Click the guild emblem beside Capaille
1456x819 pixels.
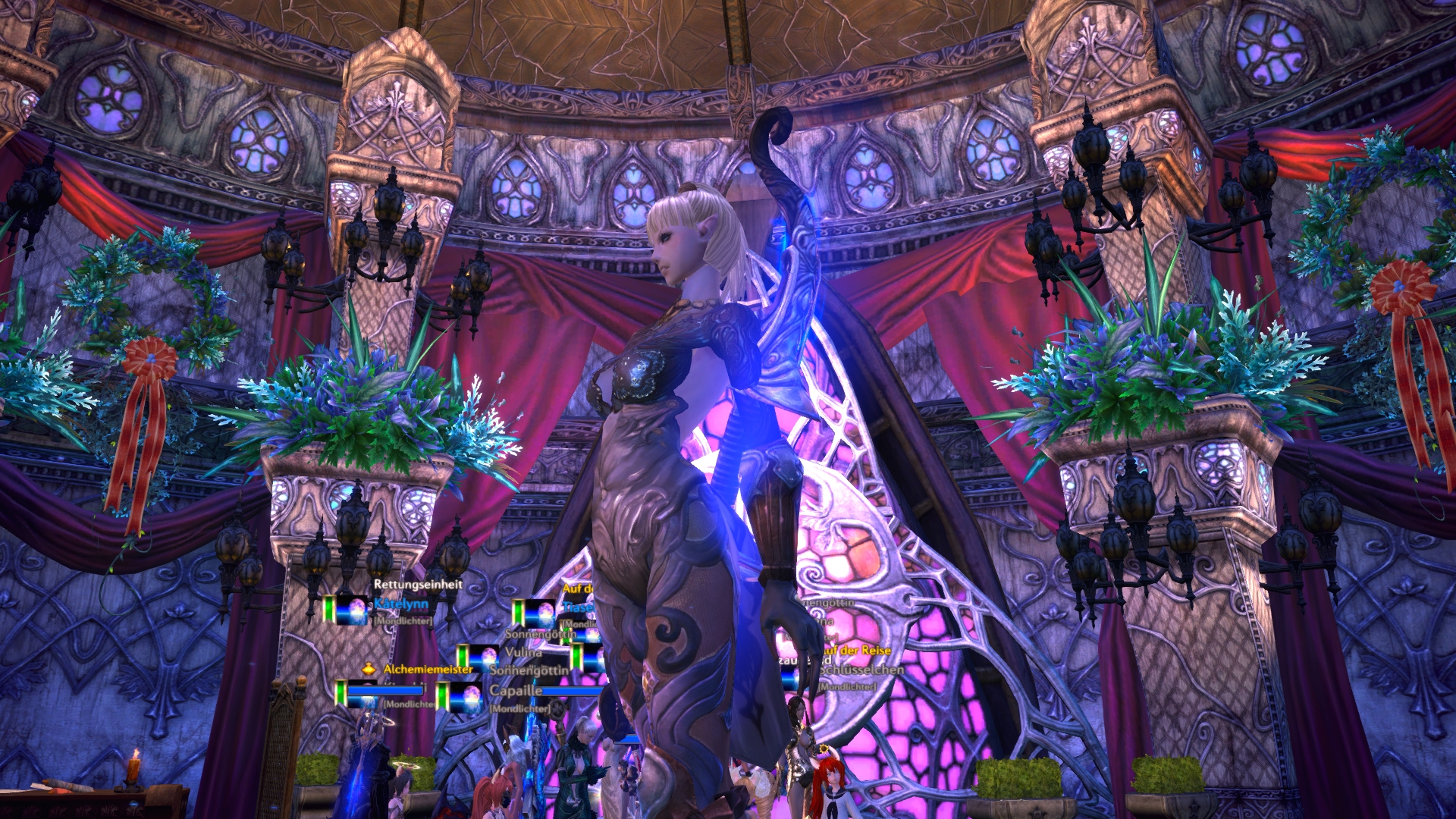465,697
